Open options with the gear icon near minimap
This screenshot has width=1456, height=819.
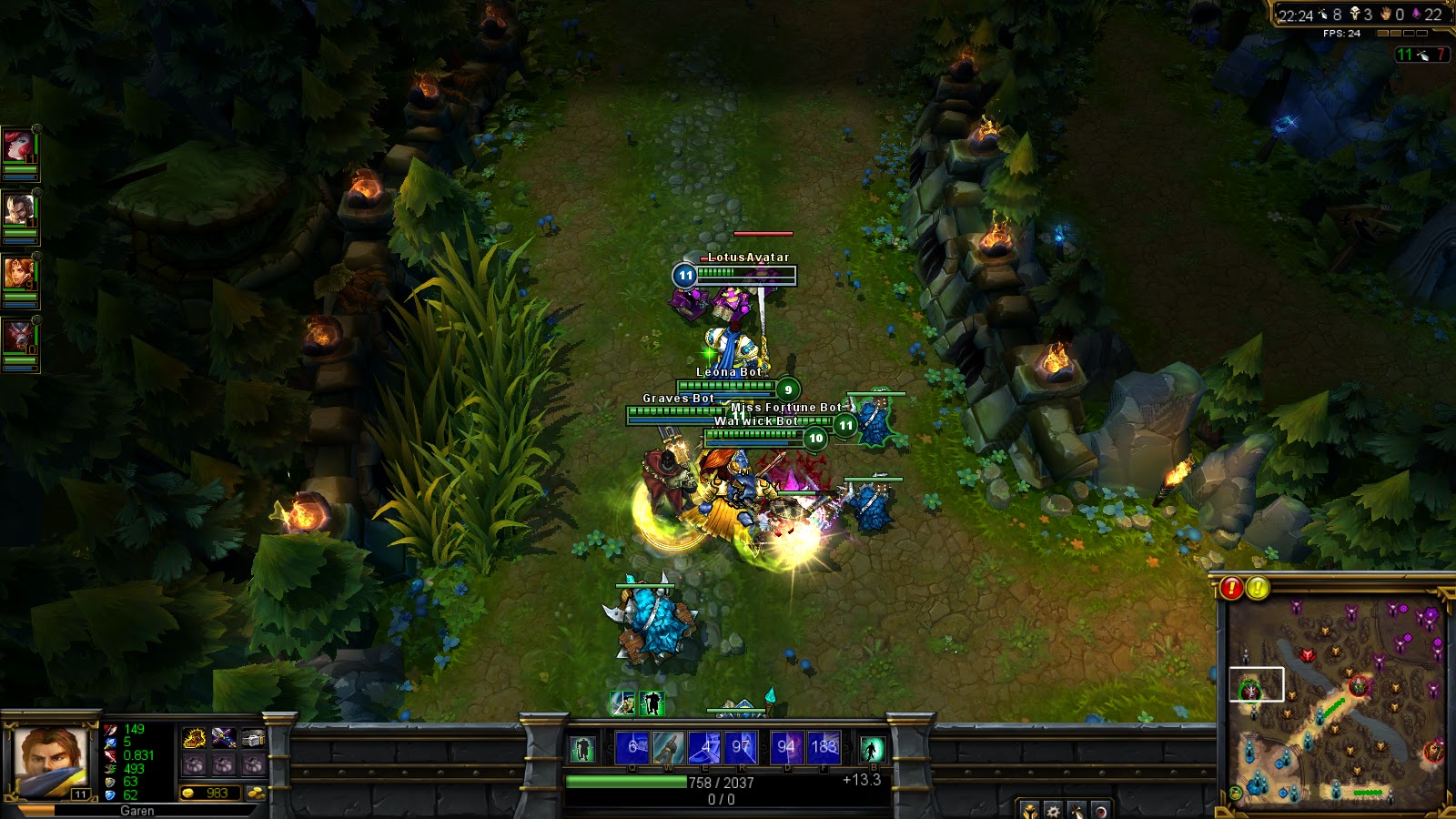click(1054, 811)
